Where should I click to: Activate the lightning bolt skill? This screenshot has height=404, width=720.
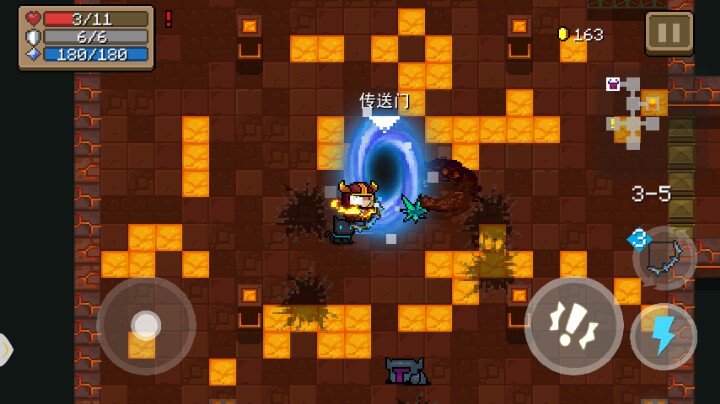click(663, 337)
